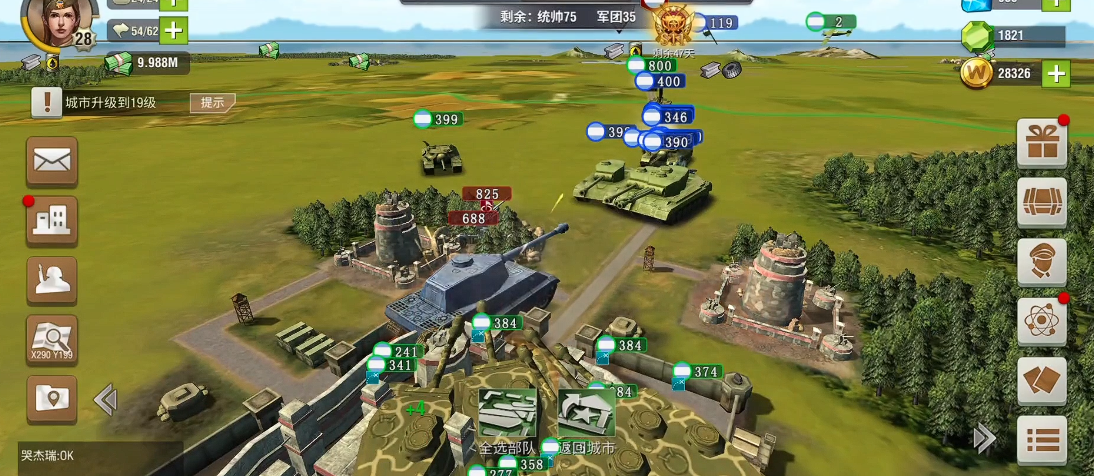Open the cards menu
Screen dimensions: 1094x476
tap(1042, 381)
